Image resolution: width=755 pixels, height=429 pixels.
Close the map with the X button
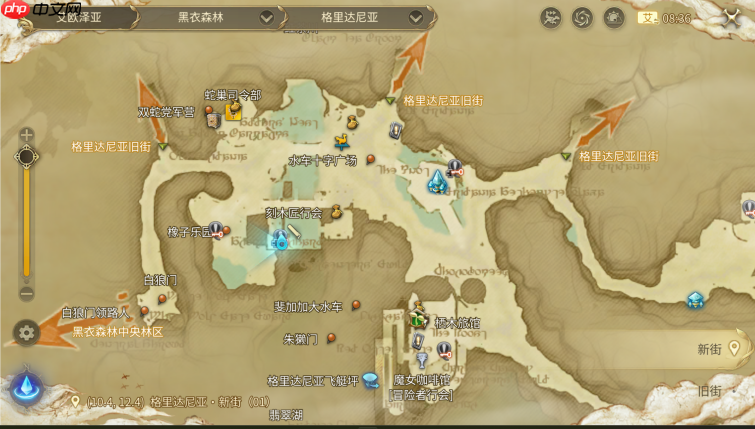(x=730, y=18)
